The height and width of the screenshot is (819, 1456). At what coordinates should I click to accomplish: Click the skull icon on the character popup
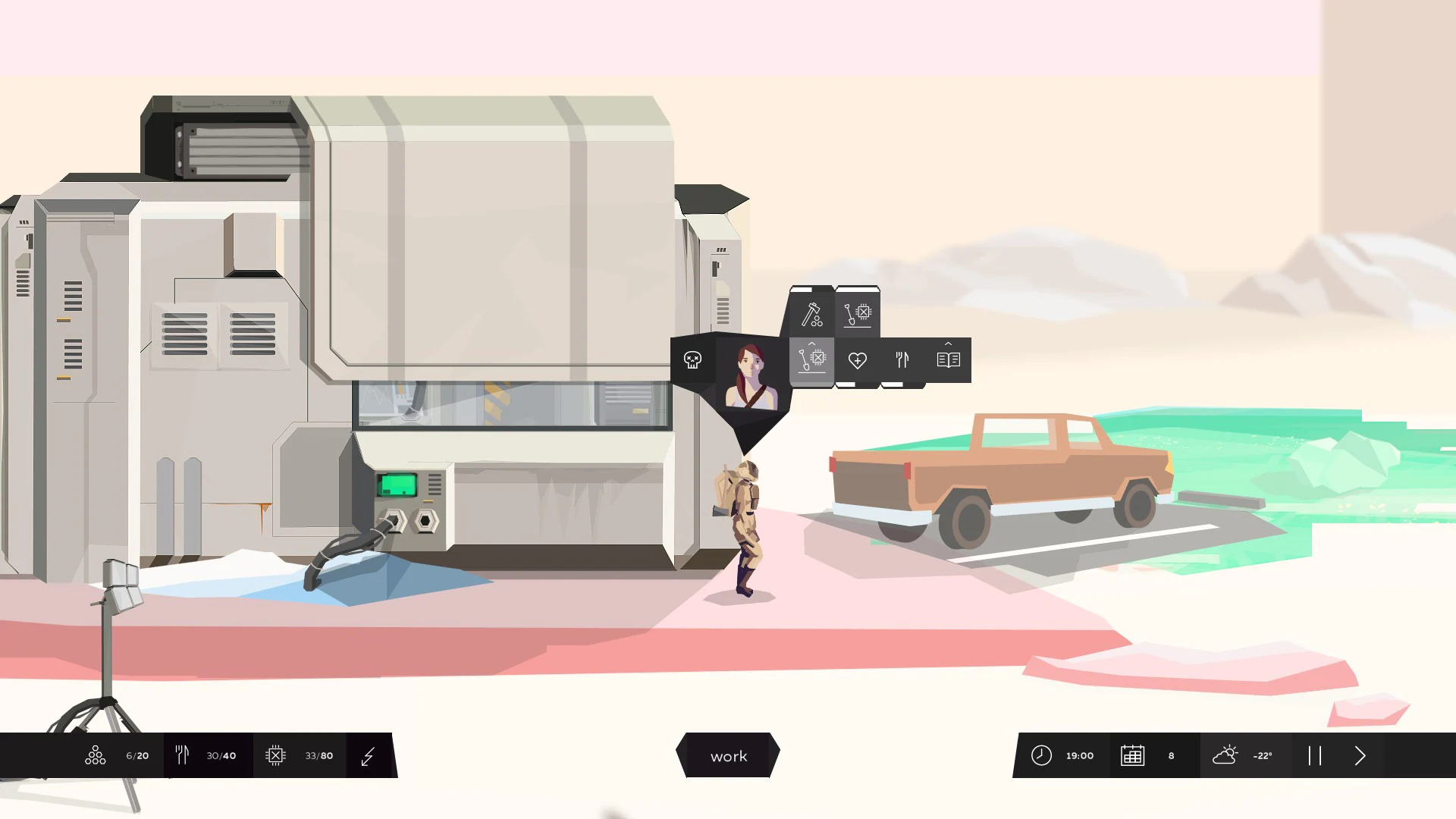(x=692, y=361)
